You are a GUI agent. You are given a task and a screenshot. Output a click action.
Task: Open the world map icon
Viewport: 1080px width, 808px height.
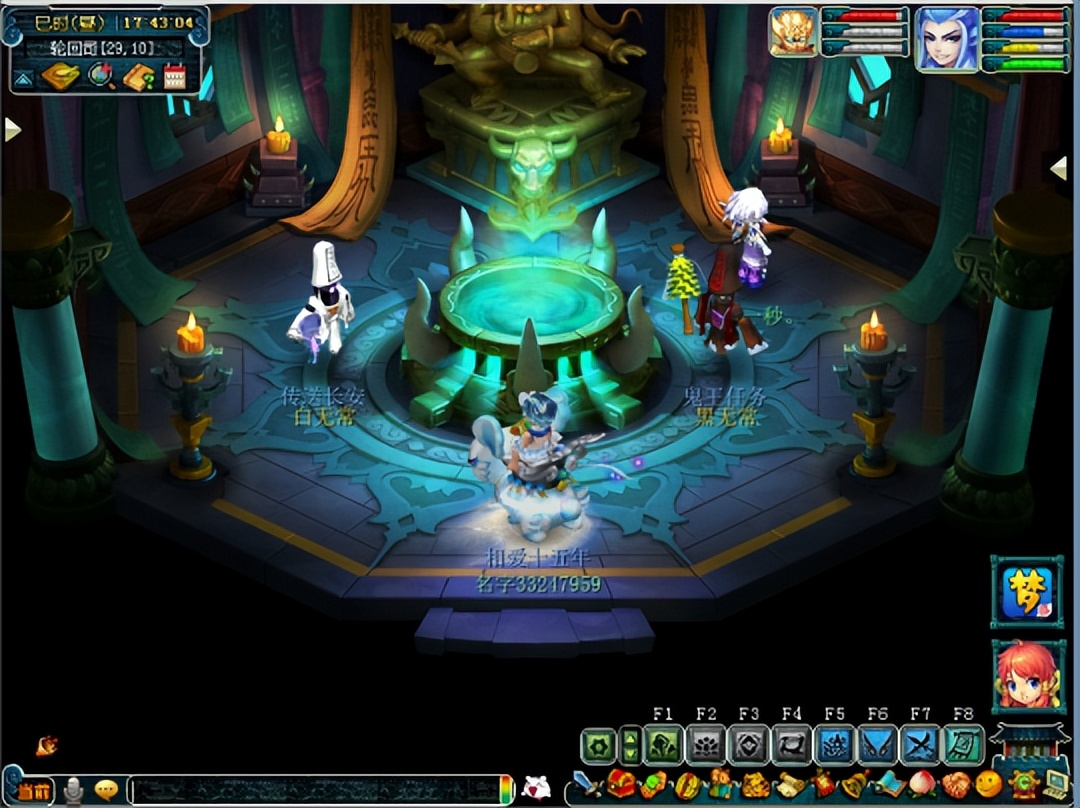(x=60, y=77)
